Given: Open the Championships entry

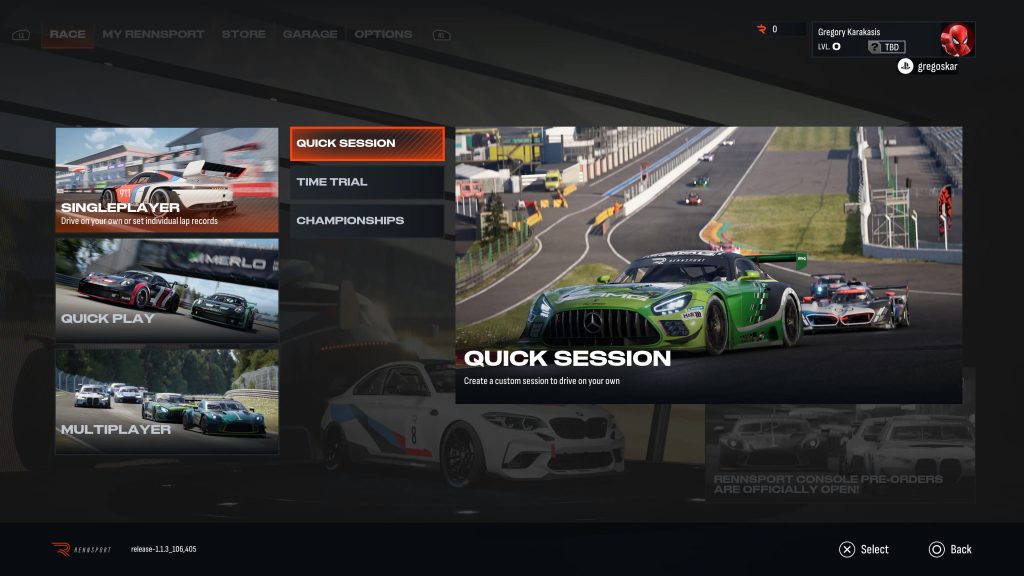Looking at the screenshot, I should [367, 220].
